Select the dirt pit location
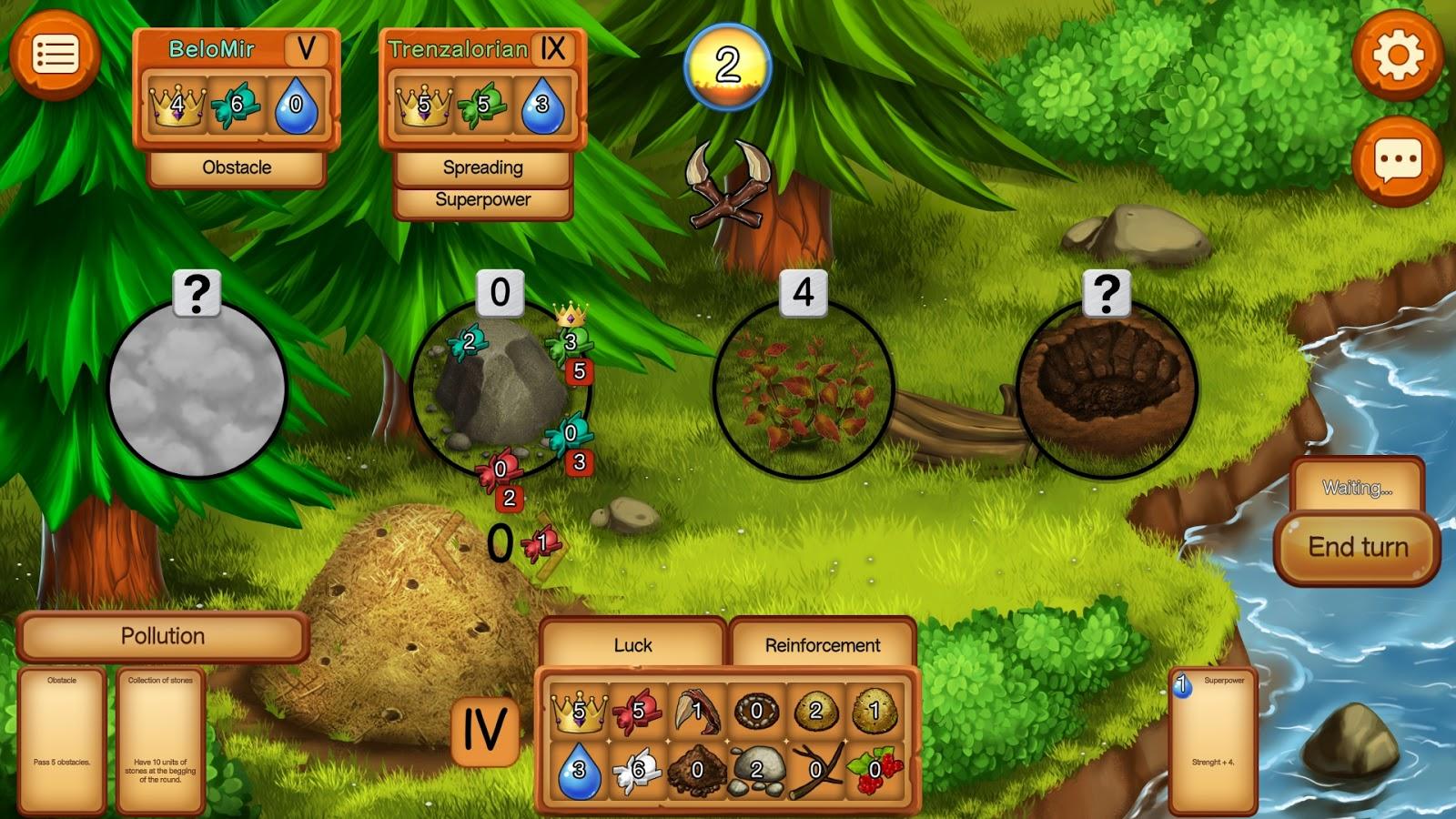The image size is (1456, 819). click(x=1106, y=389)
